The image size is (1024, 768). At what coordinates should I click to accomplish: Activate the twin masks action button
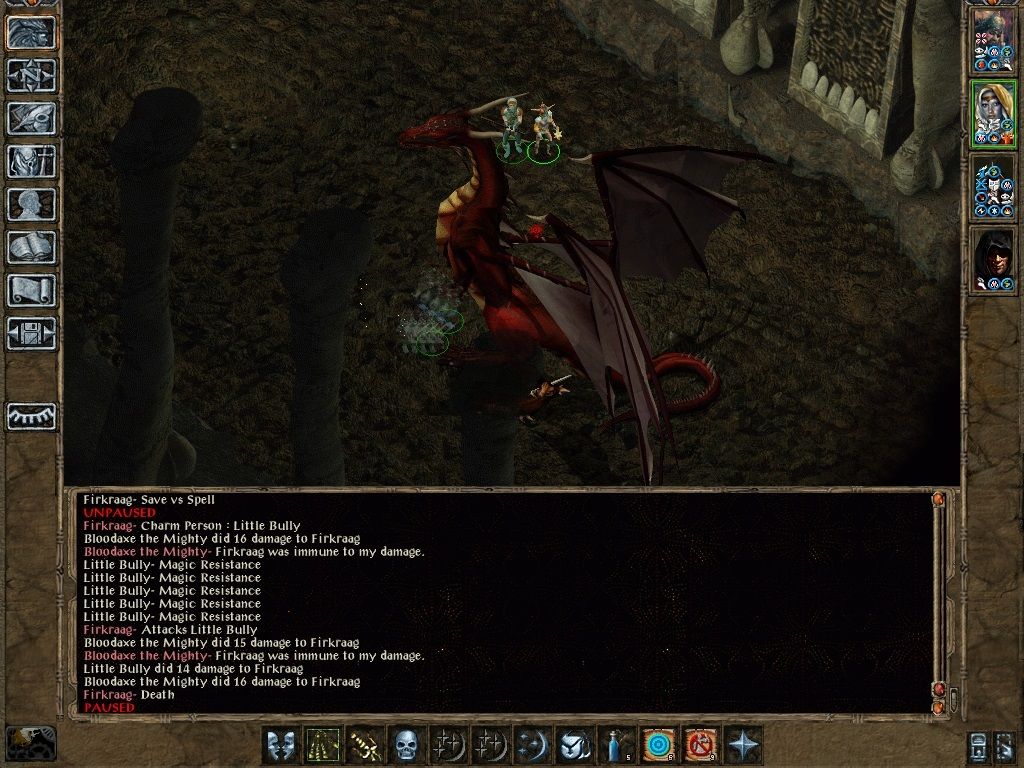[x=281, y=746]
